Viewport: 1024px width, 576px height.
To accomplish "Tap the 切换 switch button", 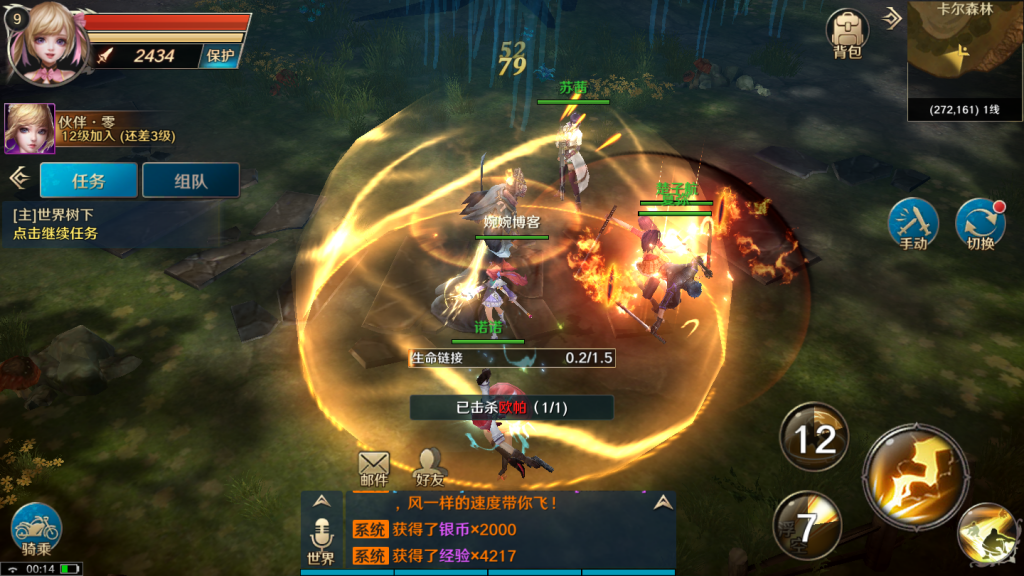I will [x=980, y=223].
